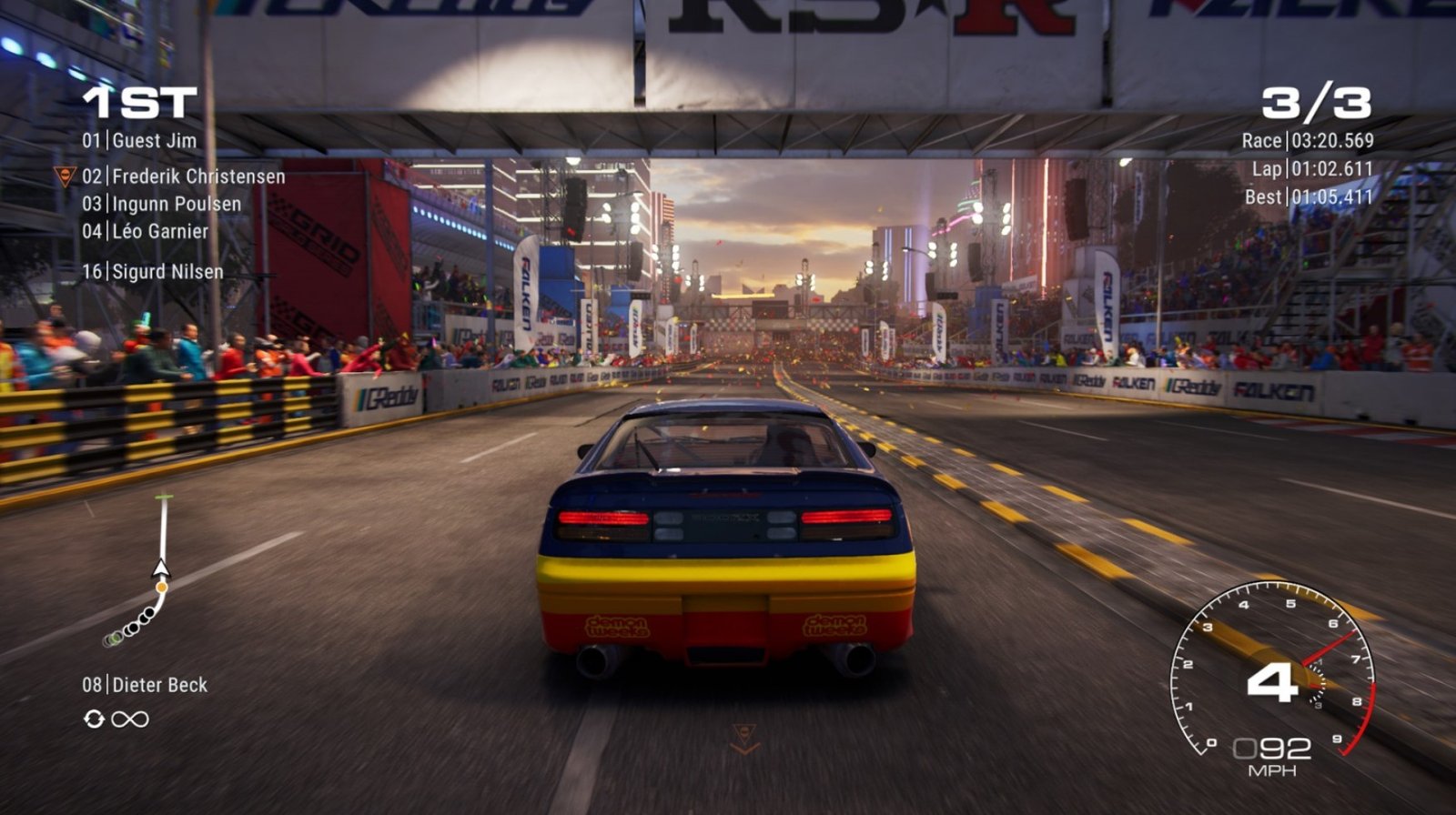The width and height of the screenshot is (1456, 815).
Task: Activate the flashback rewind icon
Action: point(94,719)
